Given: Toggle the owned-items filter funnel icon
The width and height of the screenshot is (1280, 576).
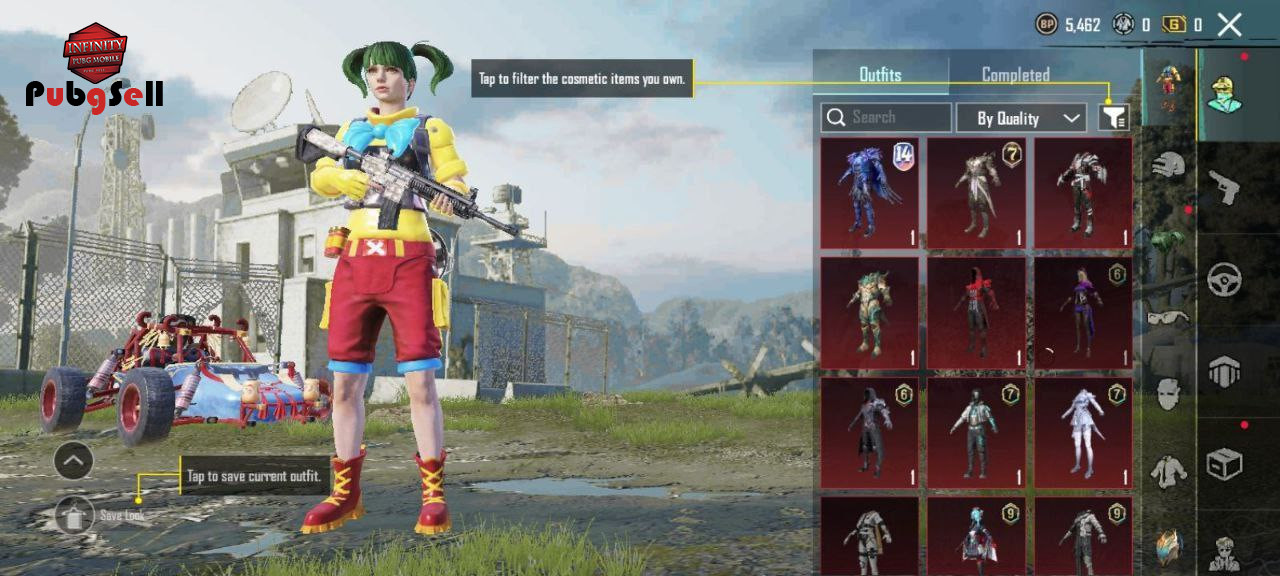Looking at the screenshot, I should [1114, 118].
